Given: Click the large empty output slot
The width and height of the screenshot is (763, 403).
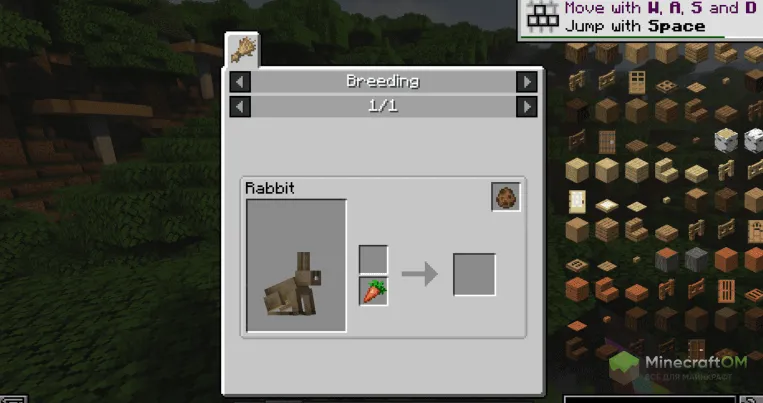Looking at the screenshot, I should point(474,274).
